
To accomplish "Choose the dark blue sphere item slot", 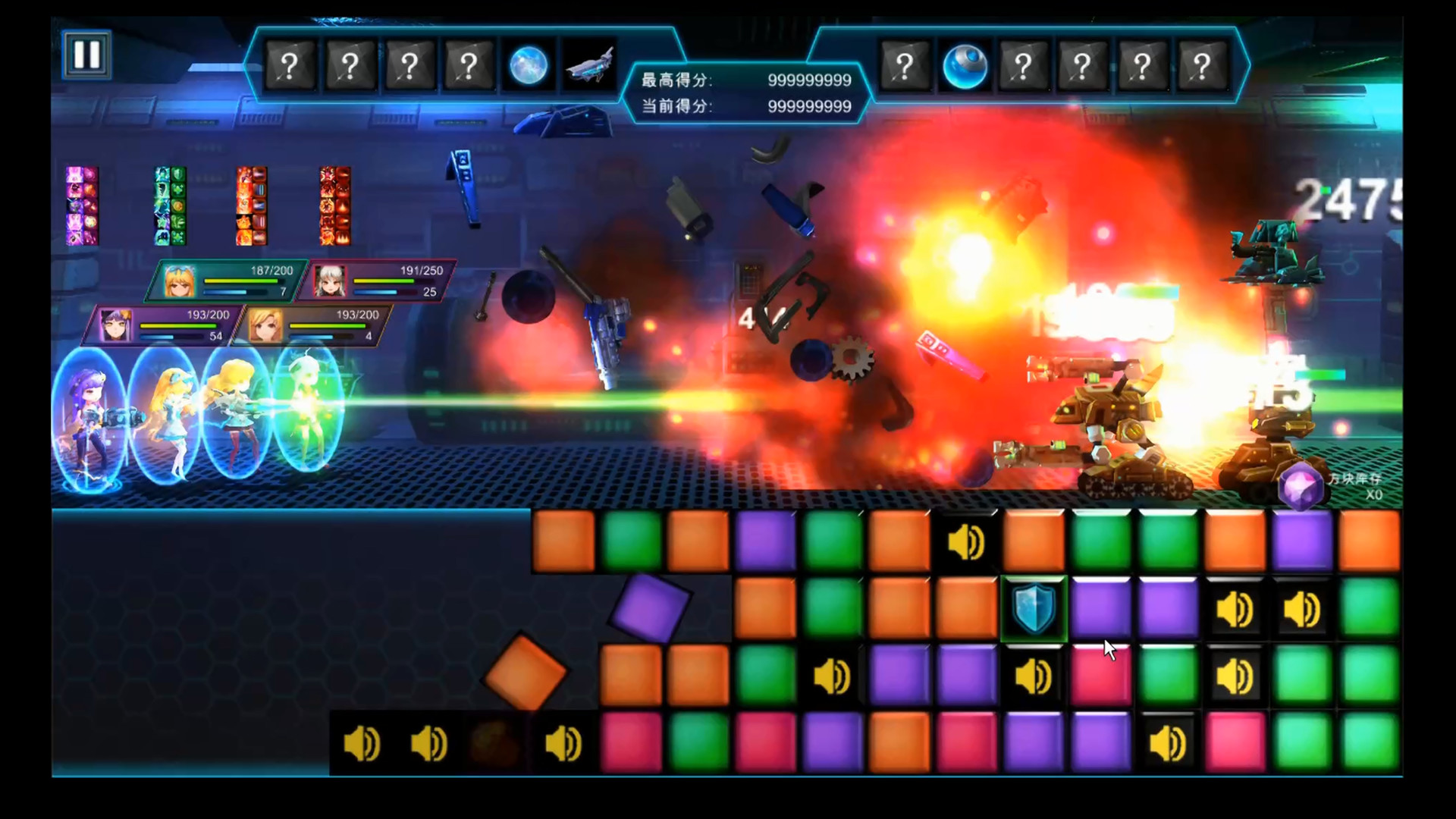I will 964,66.
